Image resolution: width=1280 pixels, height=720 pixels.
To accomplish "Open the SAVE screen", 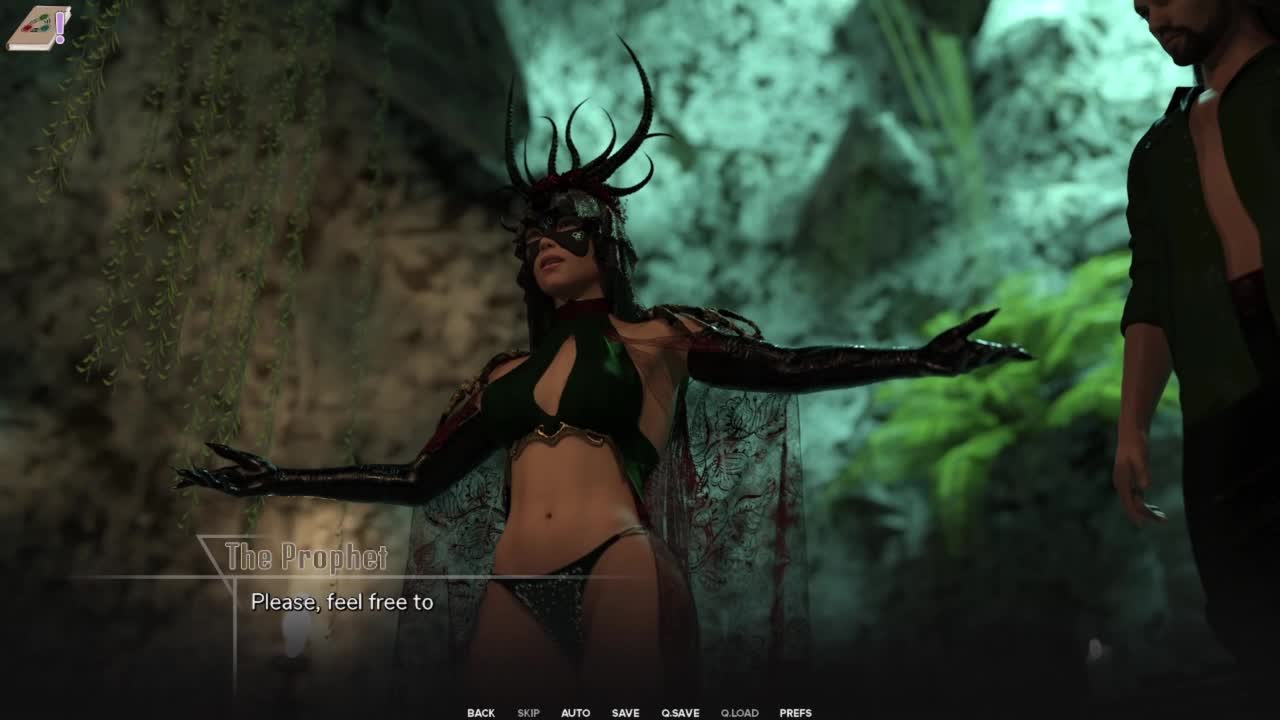I will pos(625,713).
